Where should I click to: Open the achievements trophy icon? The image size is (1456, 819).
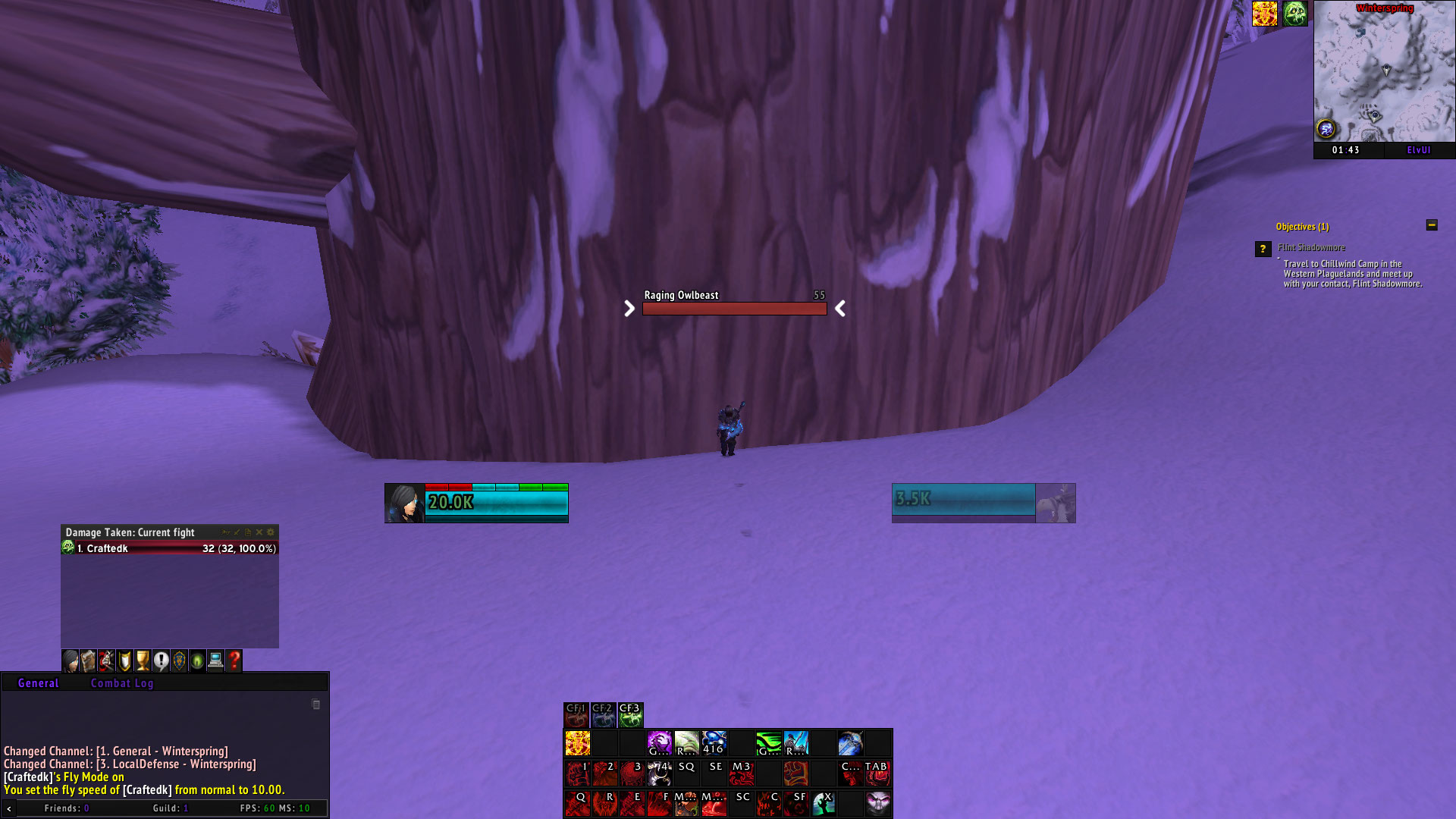pos(142,661)
